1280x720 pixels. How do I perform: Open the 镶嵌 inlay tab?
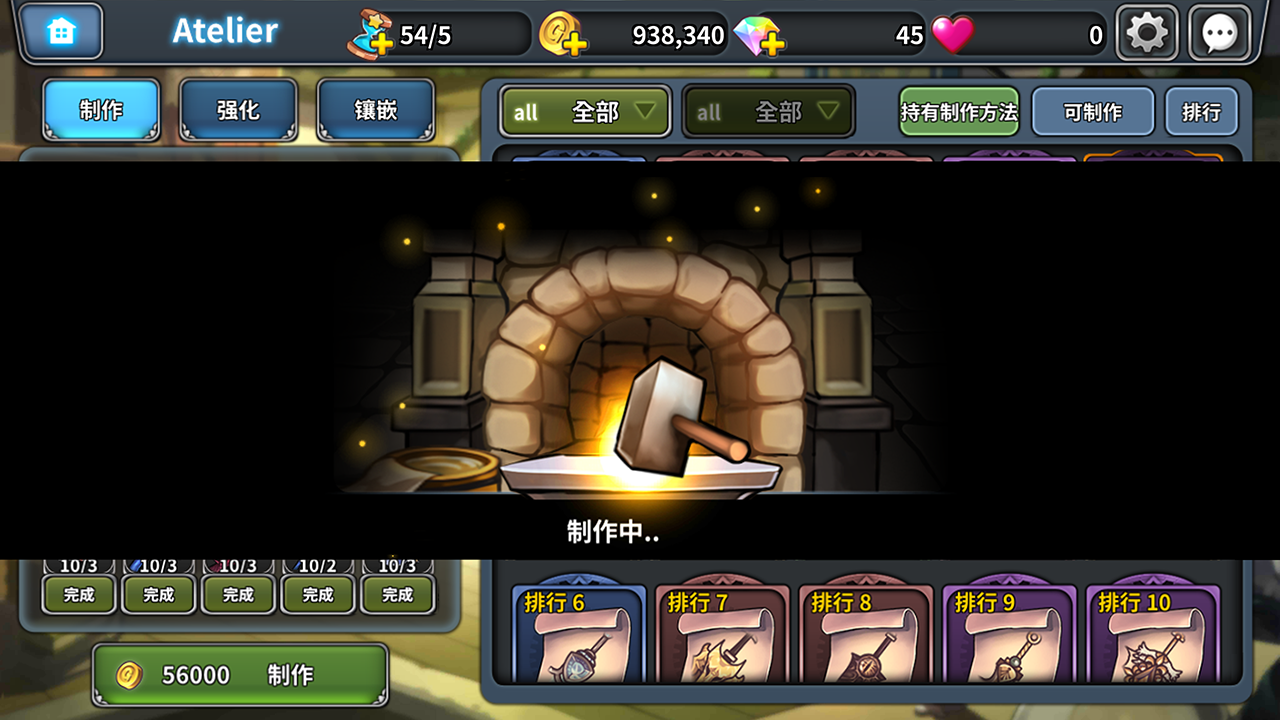pyautogui.click(x=376, y=111)
